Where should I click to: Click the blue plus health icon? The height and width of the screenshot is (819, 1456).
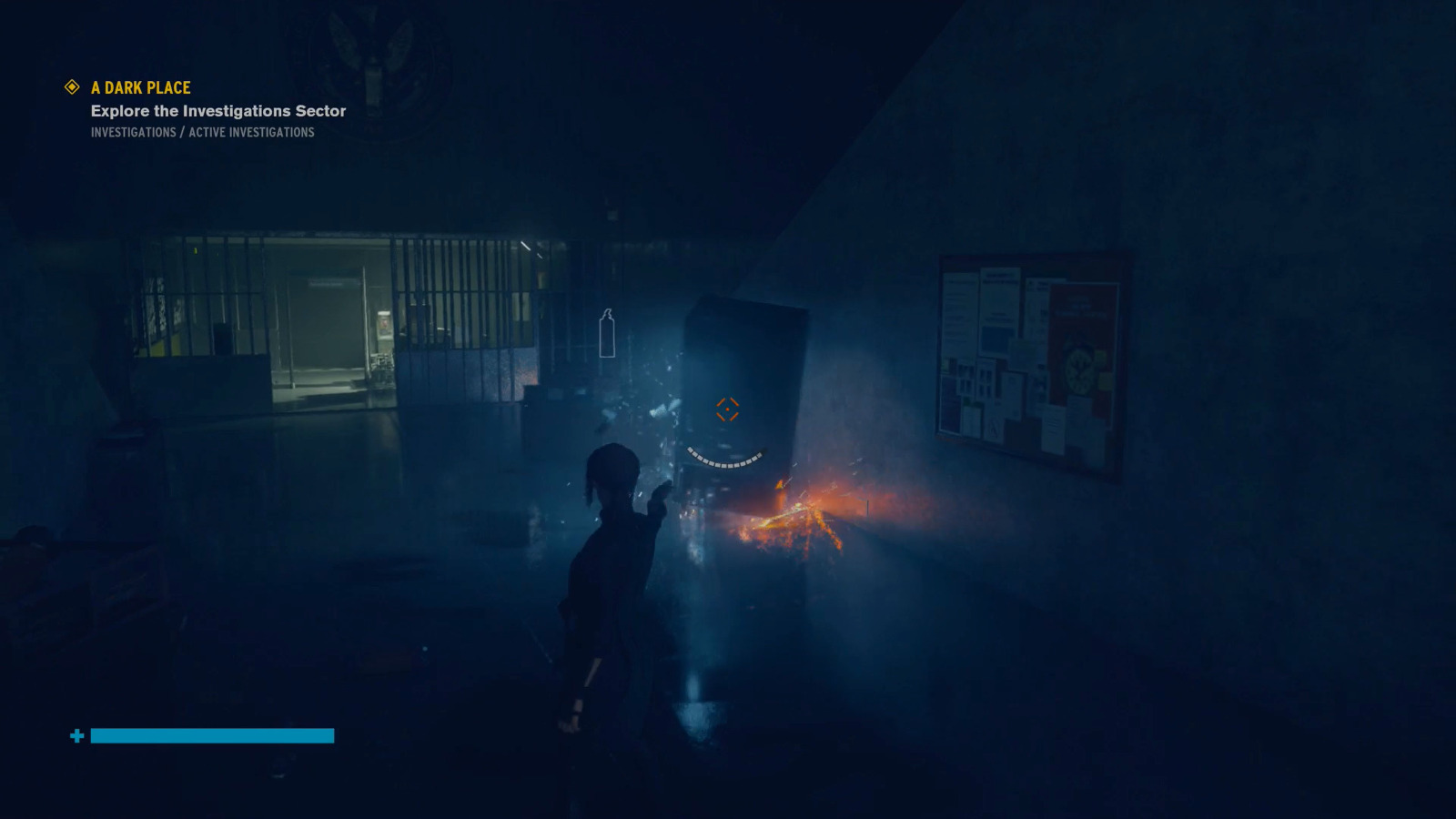coord(77,735)
